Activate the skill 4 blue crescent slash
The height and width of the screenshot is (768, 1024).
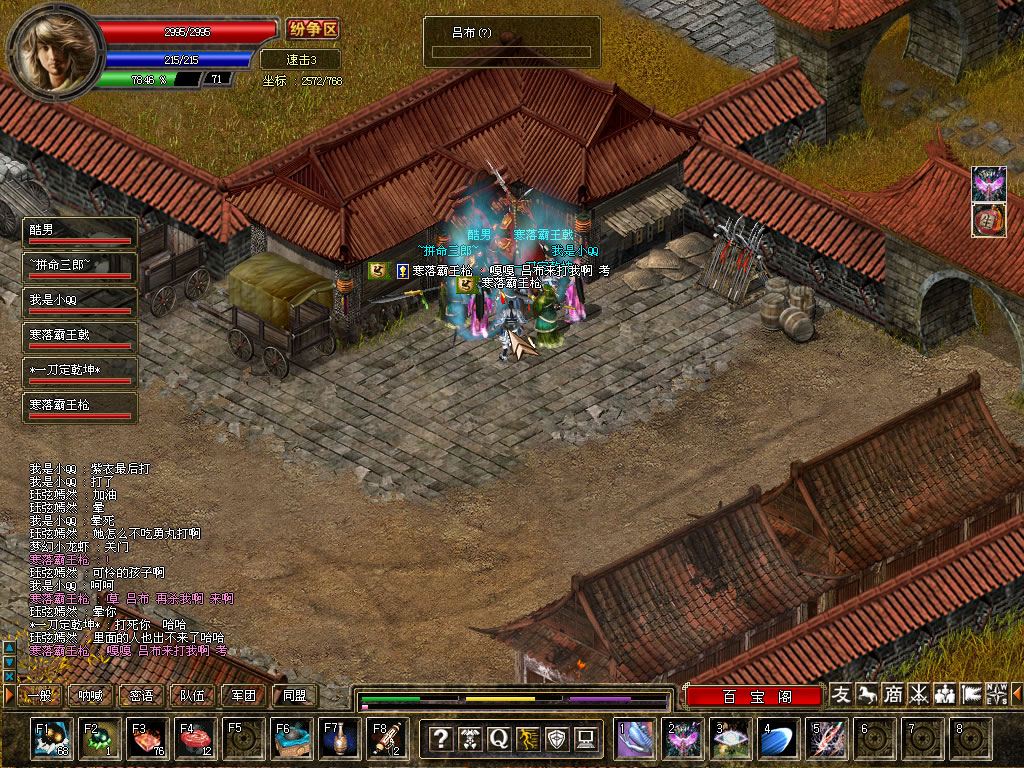pos(779,739)
